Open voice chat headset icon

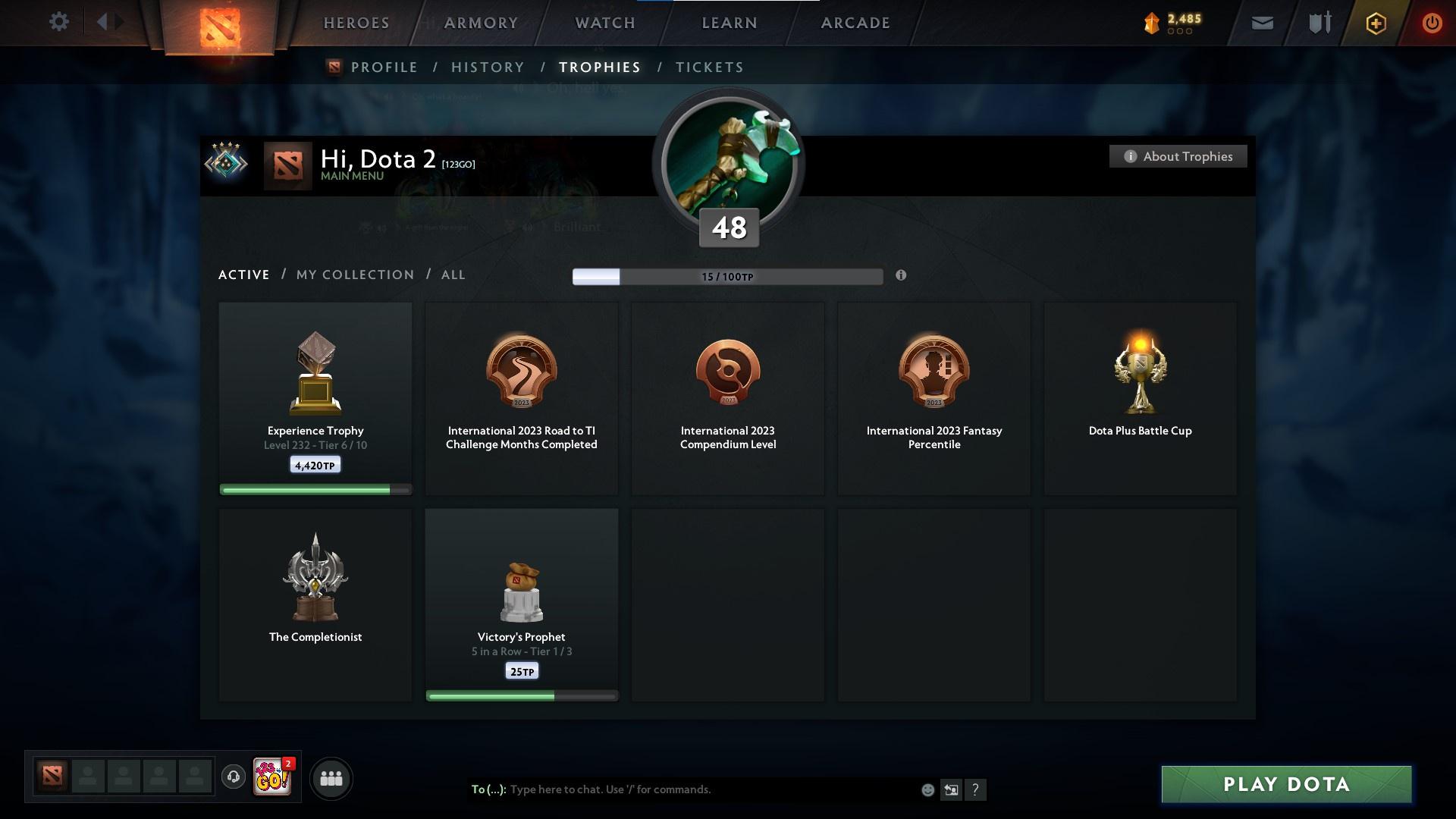233,777
